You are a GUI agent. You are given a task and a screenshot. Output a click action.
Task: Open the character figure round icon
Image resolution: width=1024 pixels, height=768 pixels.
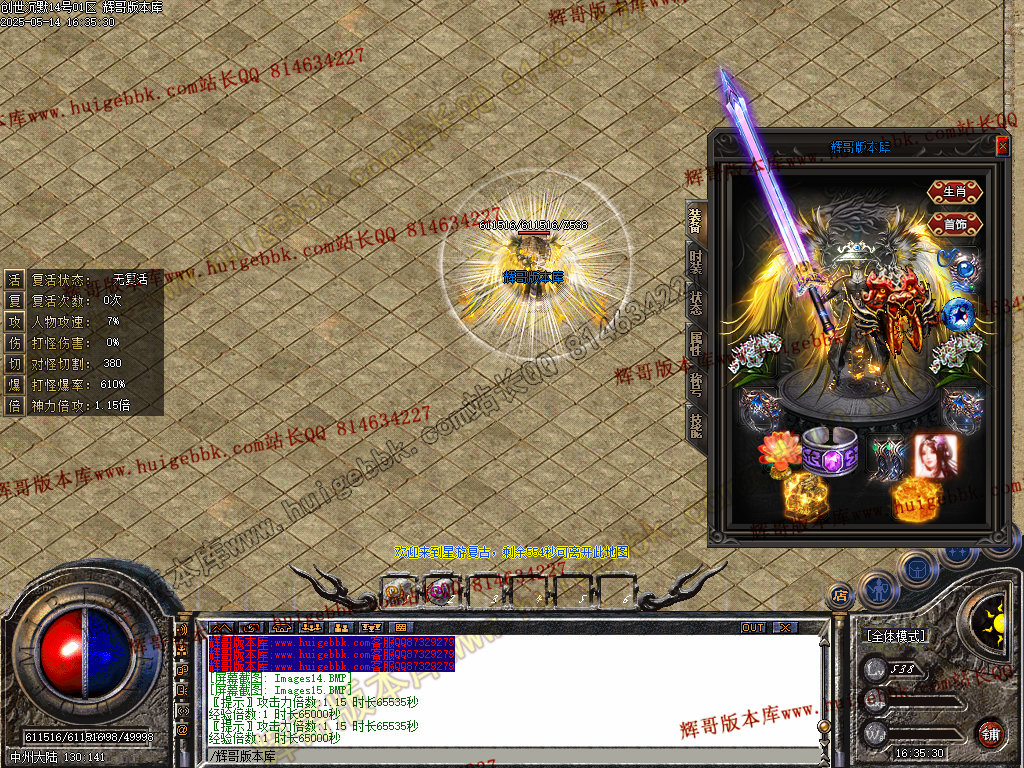click(x=878, y=590)
